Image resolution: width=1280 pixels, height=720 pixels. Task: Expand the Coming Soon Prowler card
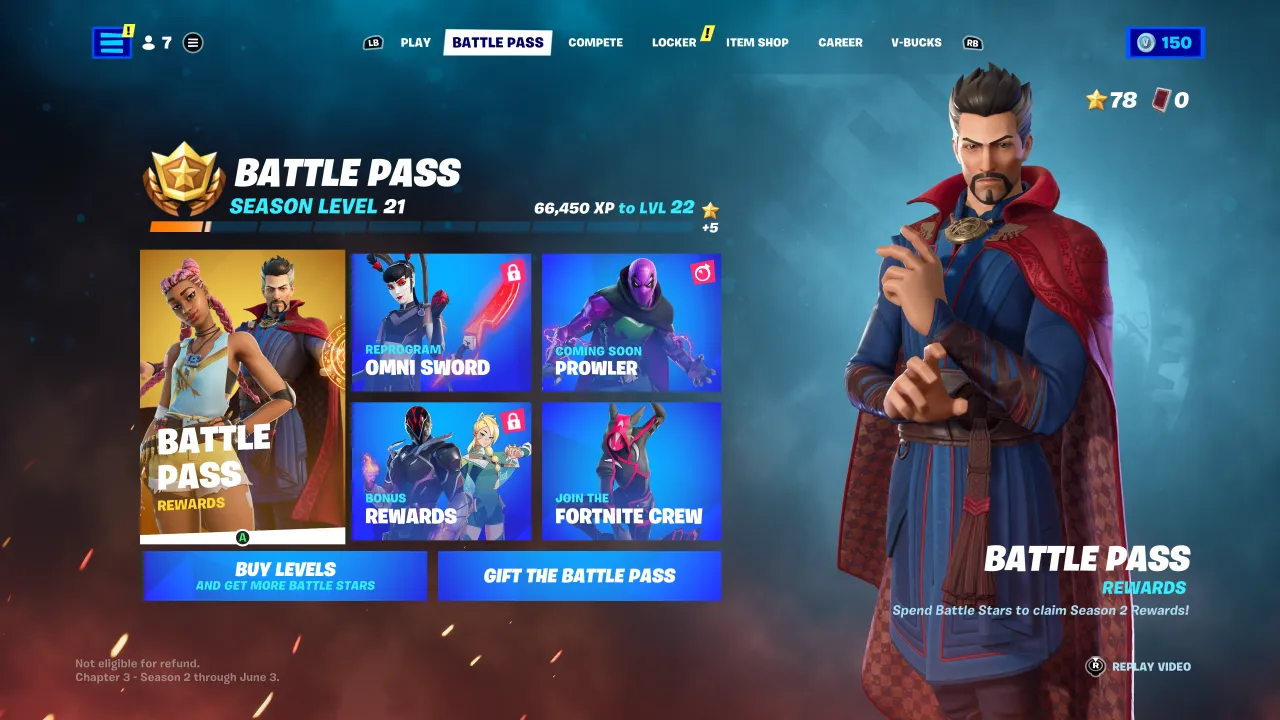point(631,322)
